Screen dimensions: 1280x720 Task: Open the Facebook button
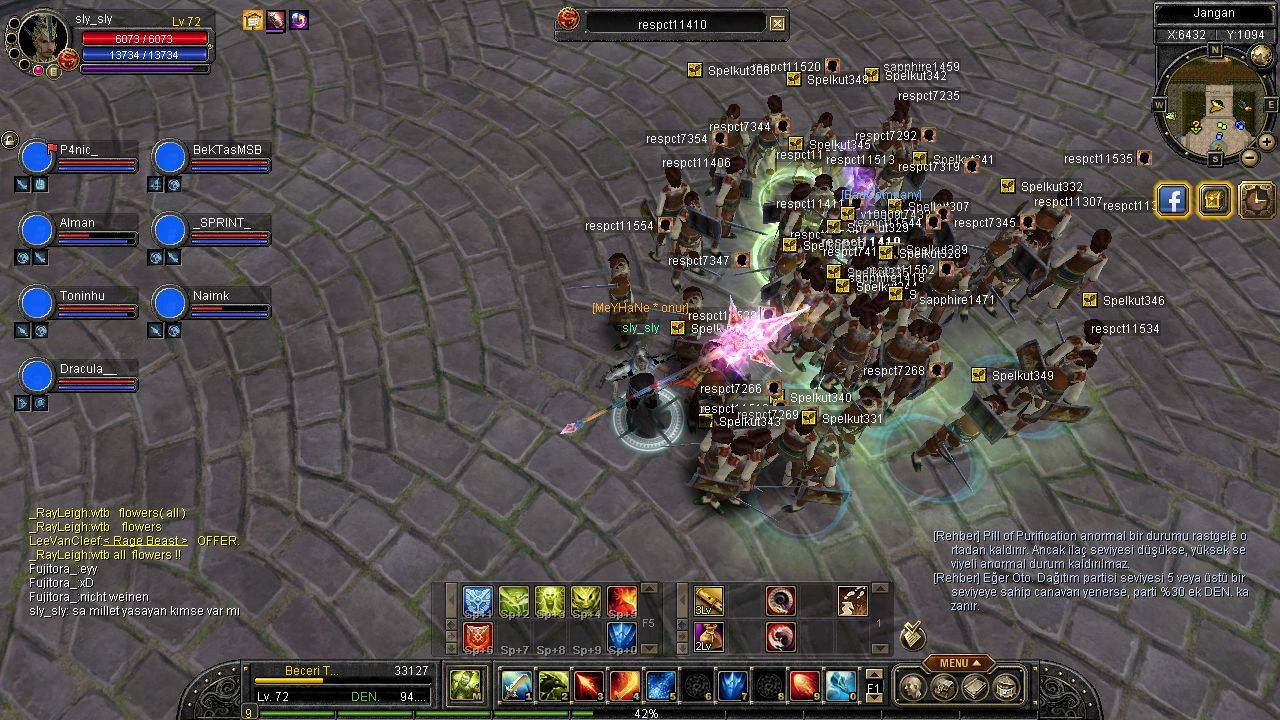(x=1172, y=201)
